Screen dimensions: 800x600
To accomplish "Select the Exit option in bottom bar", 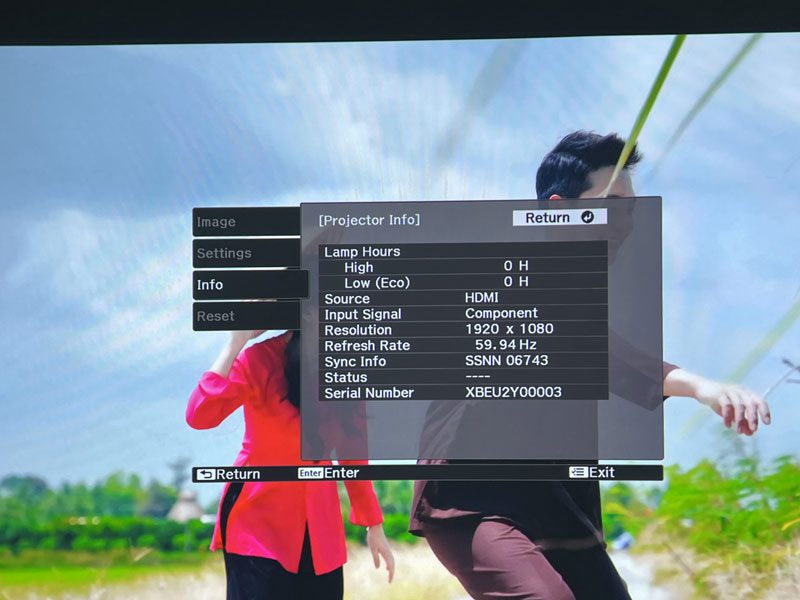I will point(592,472).
